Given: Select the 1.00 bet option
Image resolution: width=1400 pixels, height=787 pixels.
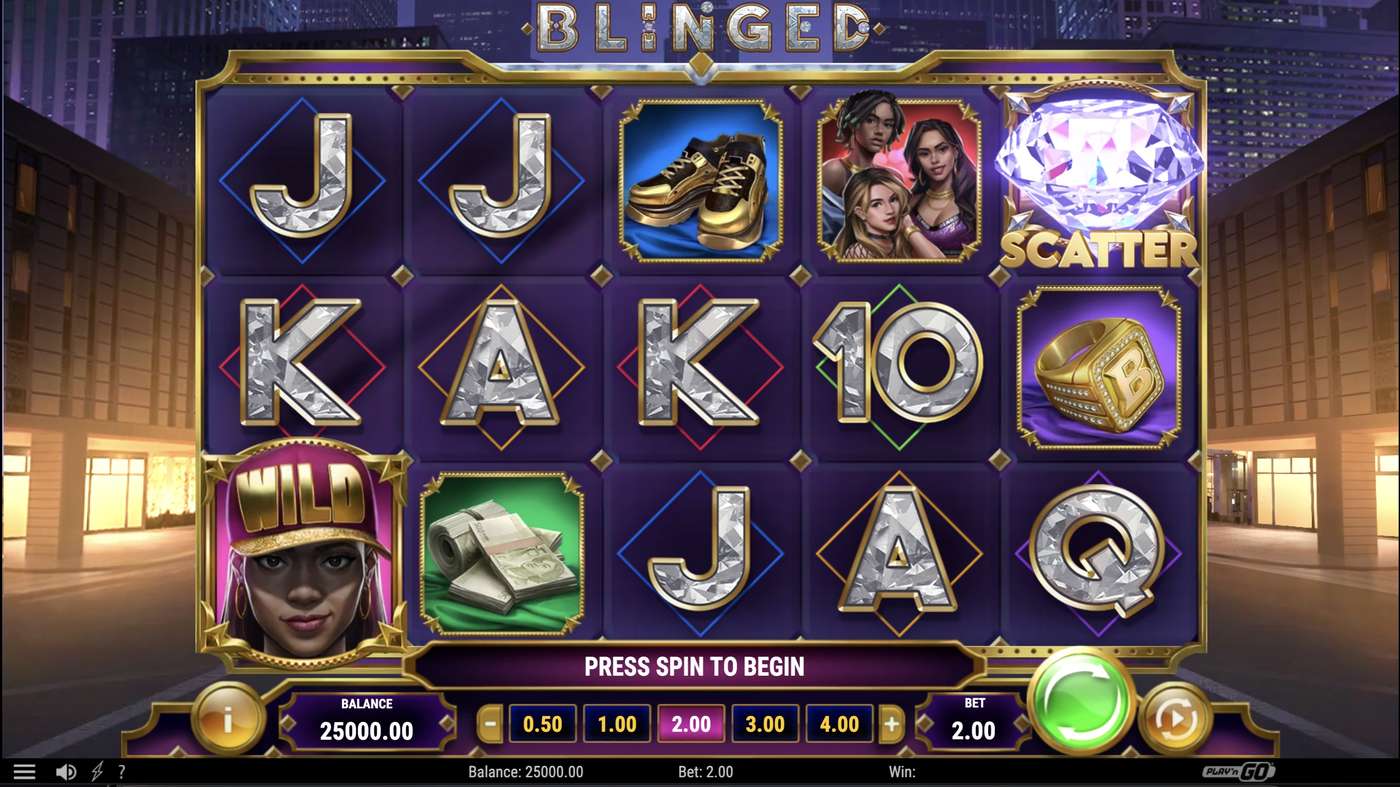Looking at the screenshot, I should [616, 723].
